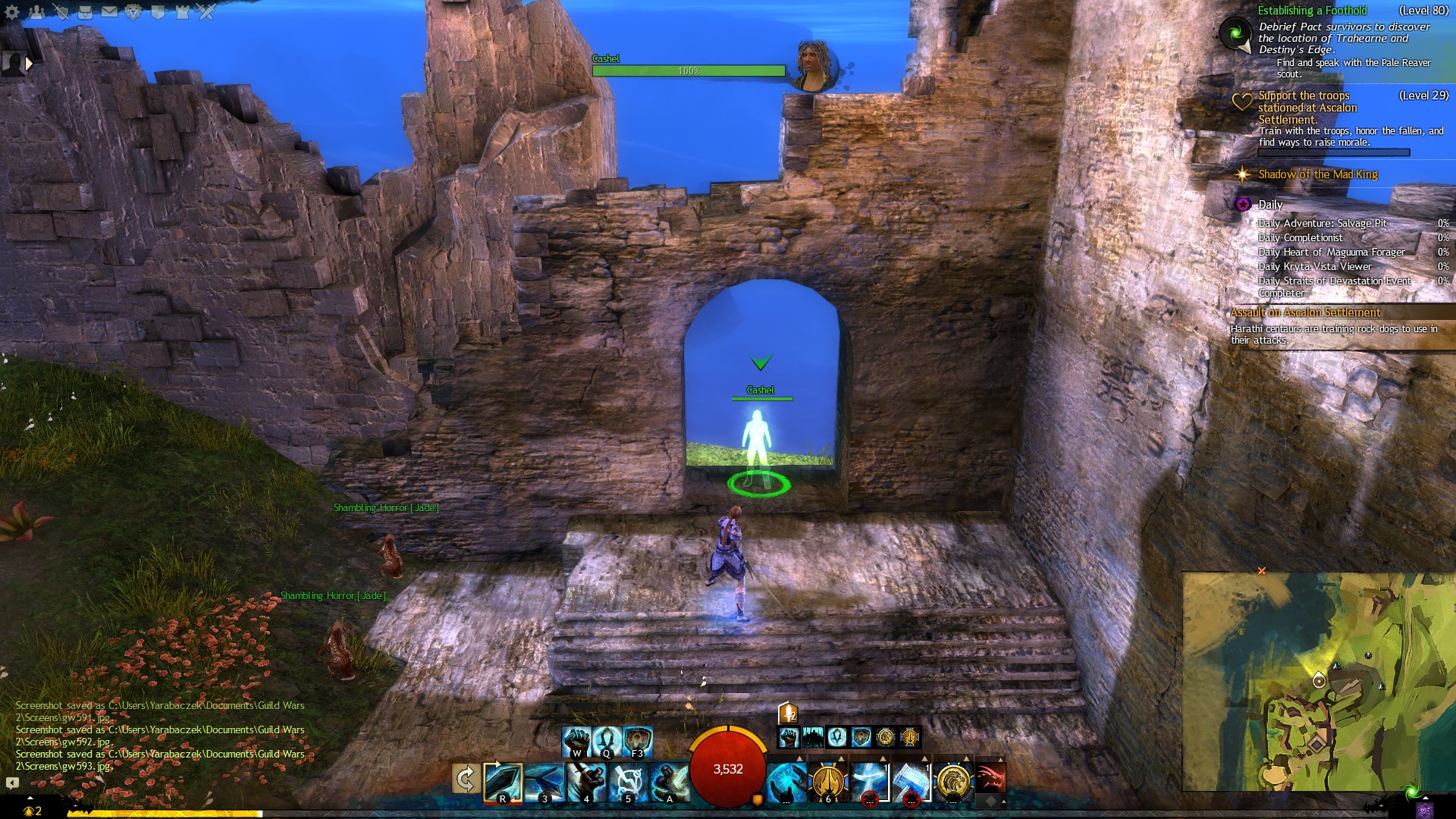This screenshot has height=819, width=1456.
Task: Click the weapon swap arrow button
Action: click(466, 779)
